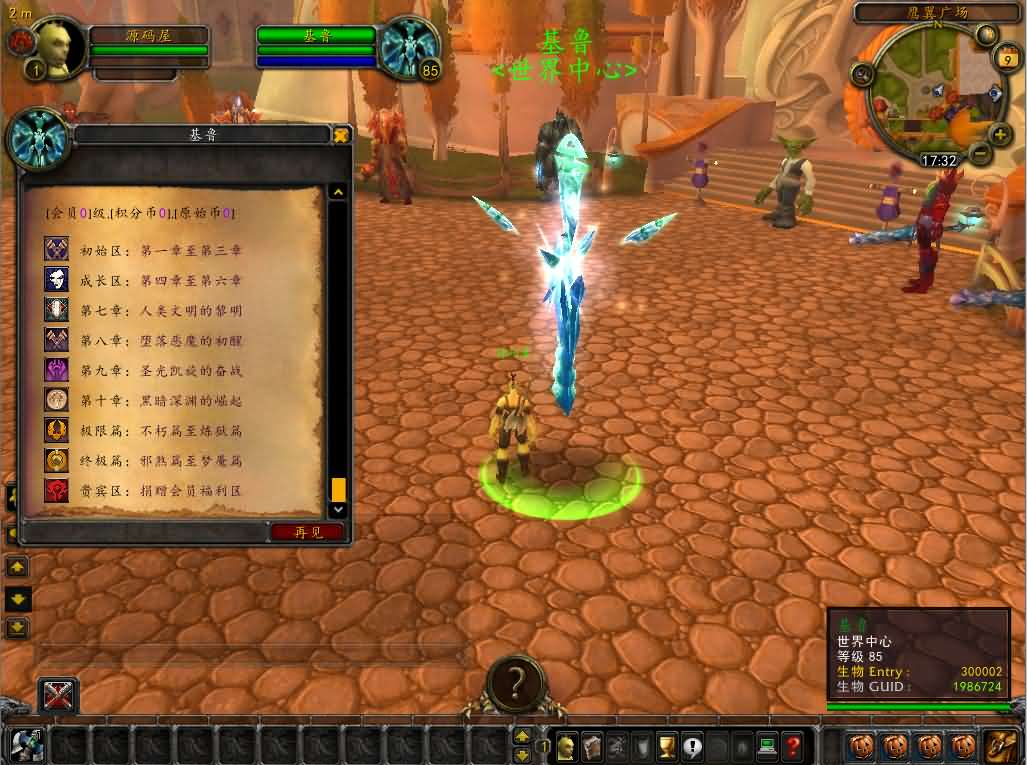Image resolution: width=1027 pixels, height=765 pixels.
Task: Open the 贵宾区 donor member welfare option
Action: point(160,491)
